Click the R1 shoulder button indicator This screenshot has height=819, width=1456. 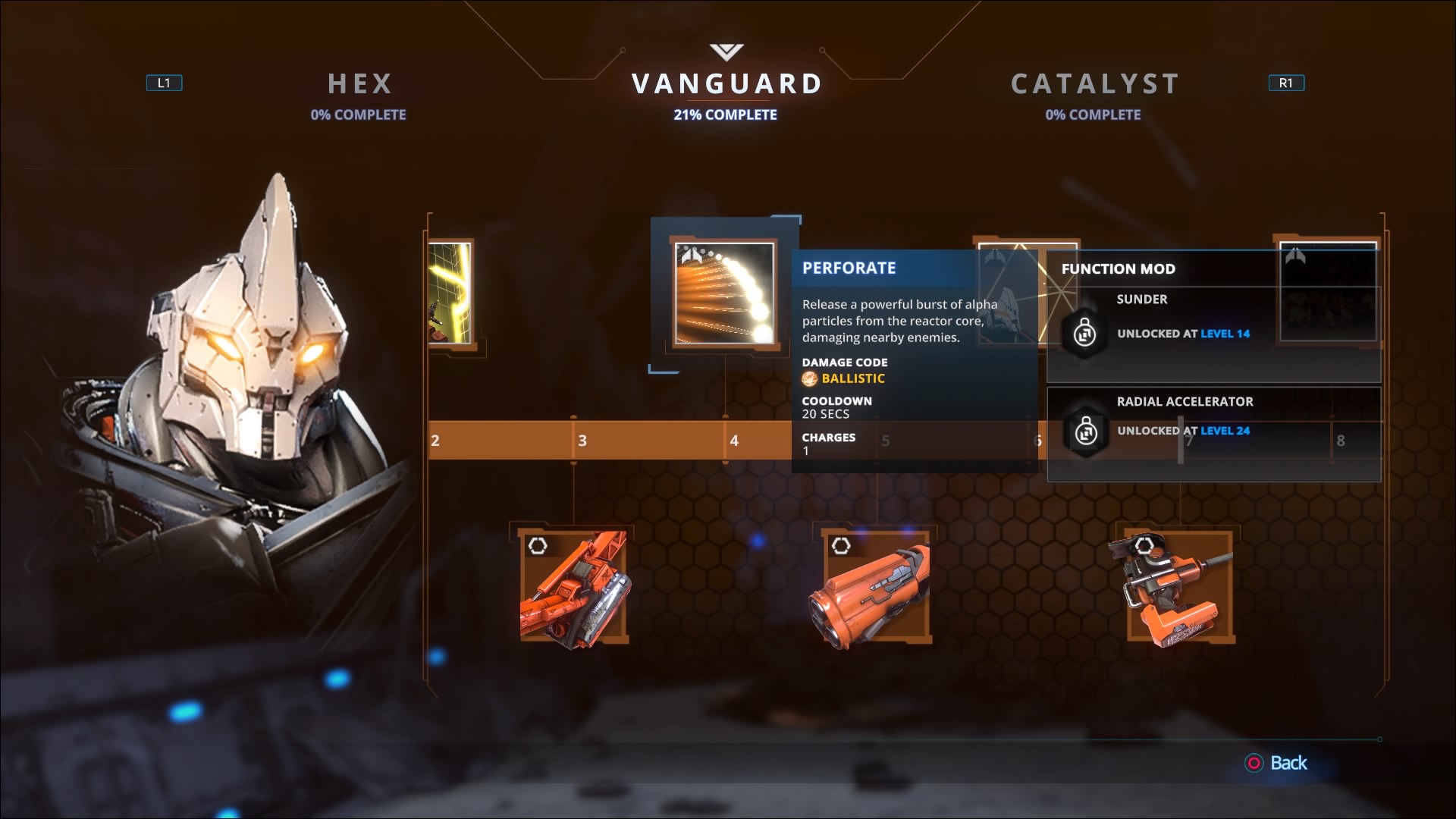(x=1287, y=83)
